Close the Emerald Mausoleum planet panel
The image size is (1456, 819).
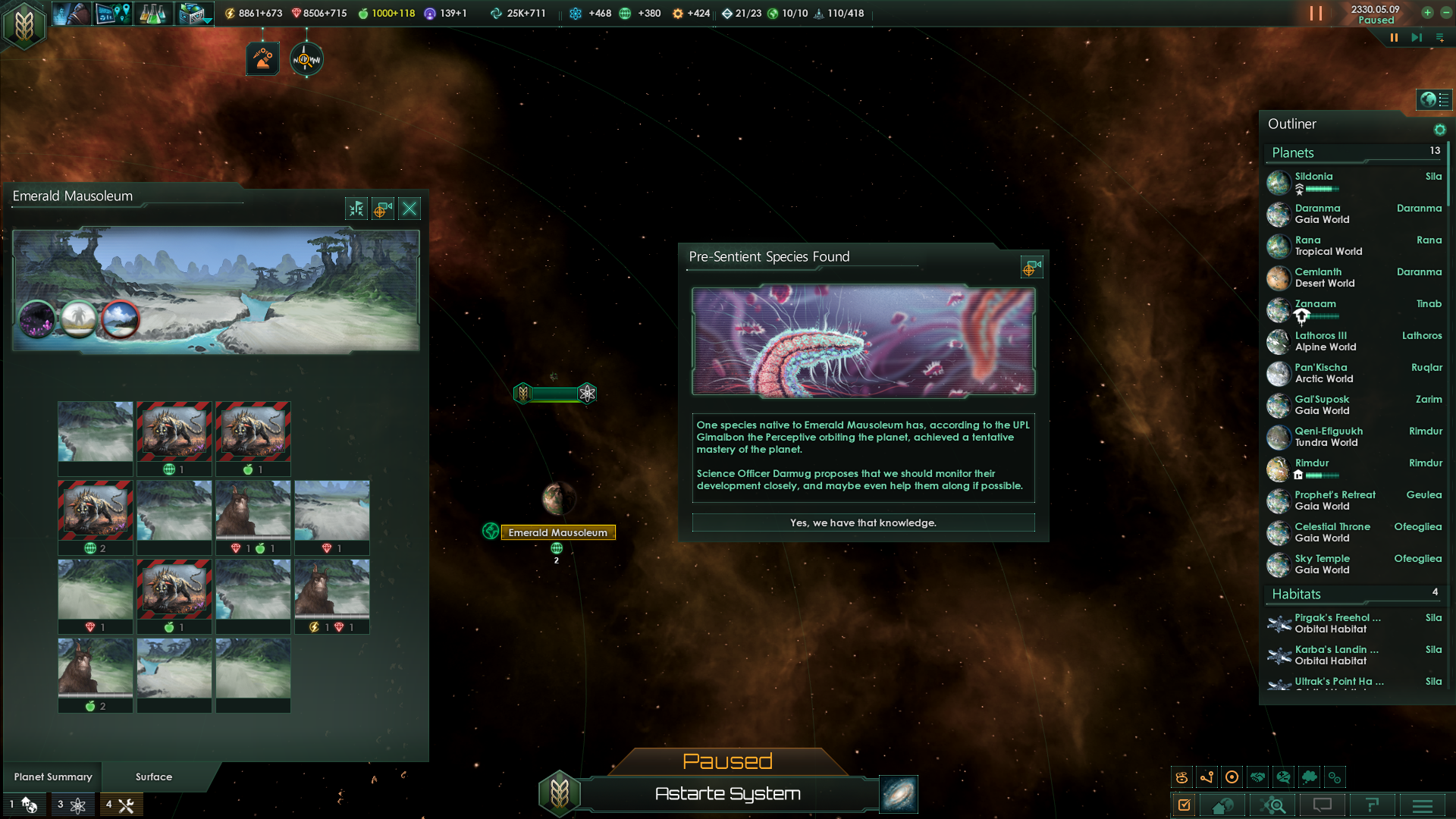409,209
